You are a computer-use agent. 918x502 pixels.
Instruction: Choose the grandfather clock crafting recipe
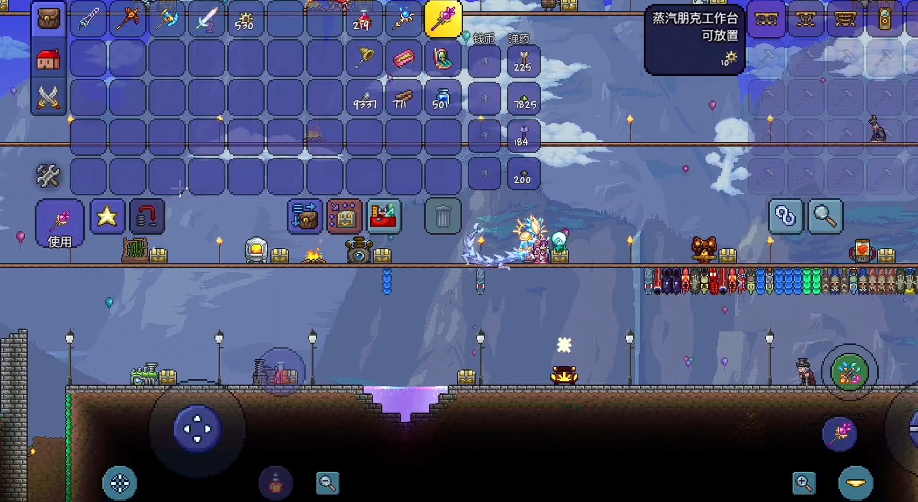point(884,19)
